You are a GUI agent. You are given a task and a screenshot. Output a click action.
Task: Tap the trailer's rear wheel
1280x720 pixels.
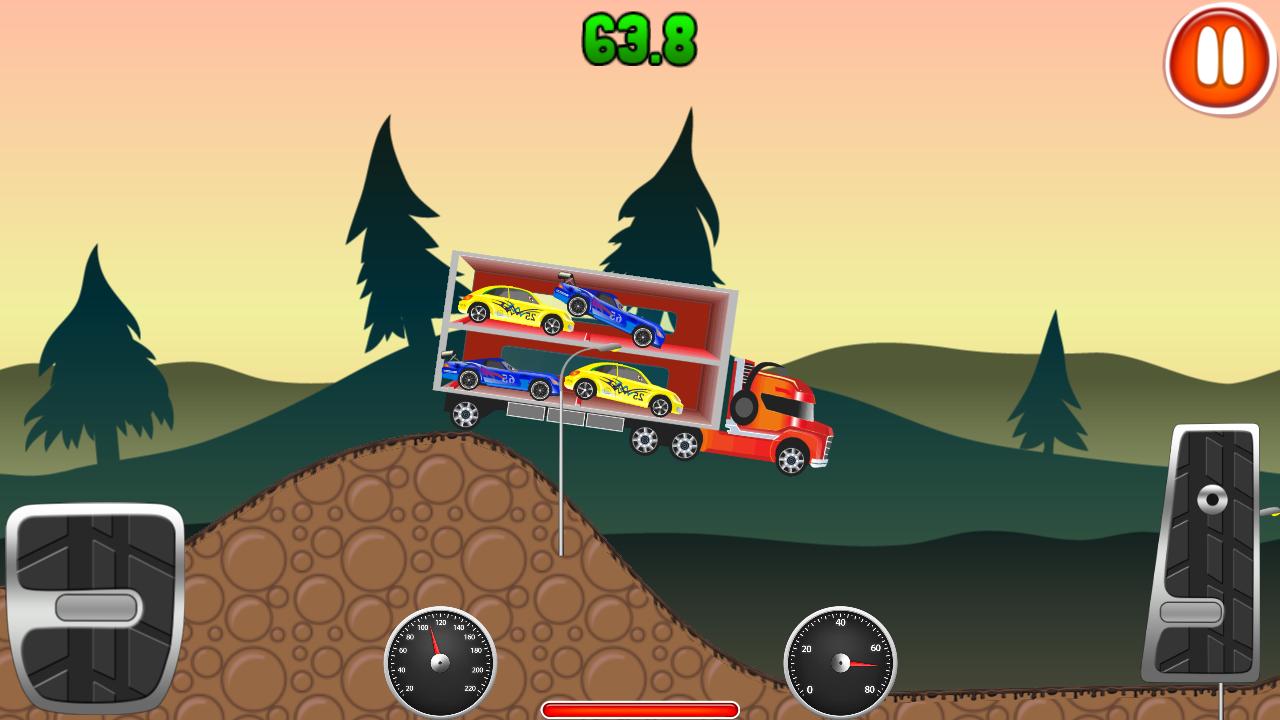coord(467,413)
